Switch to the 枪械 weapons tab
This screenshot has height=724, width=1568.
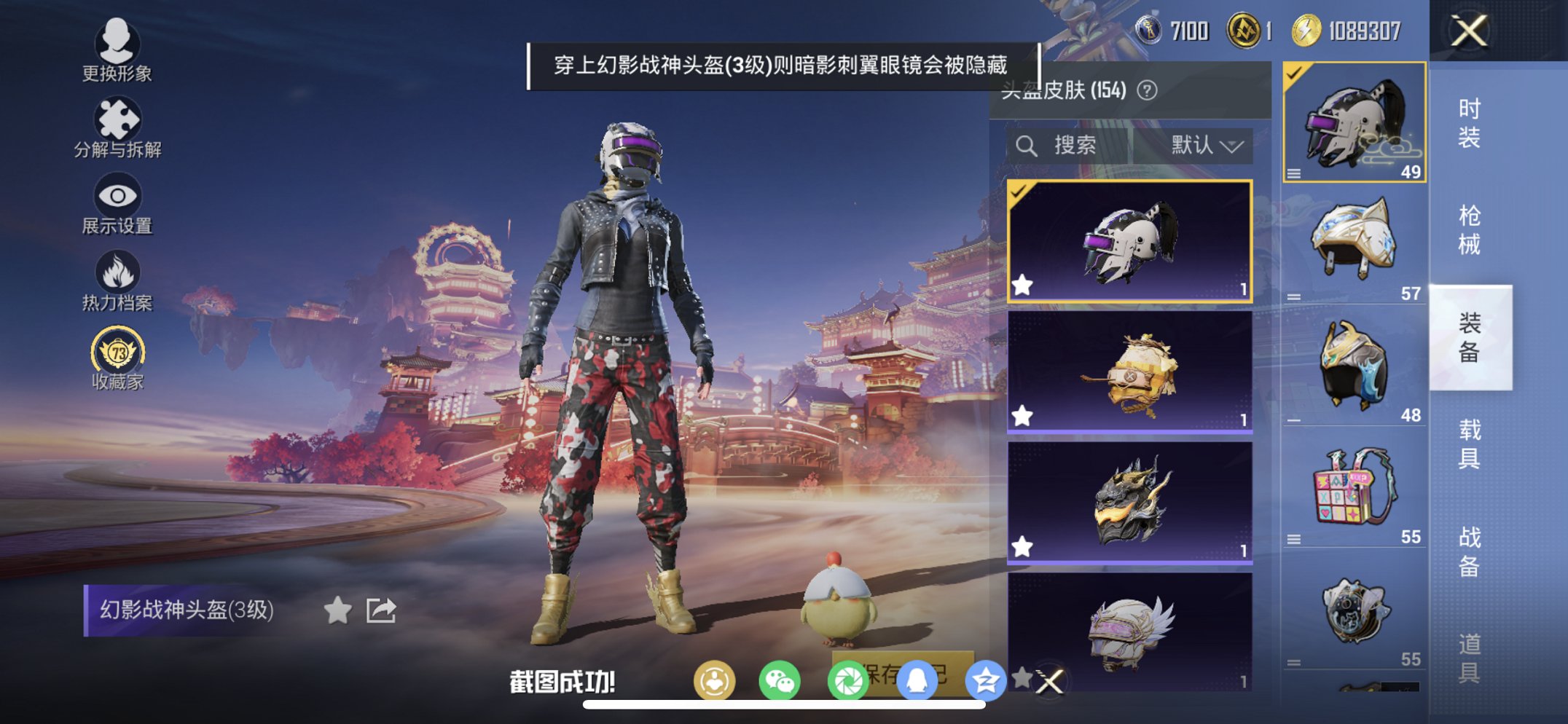1471,229
